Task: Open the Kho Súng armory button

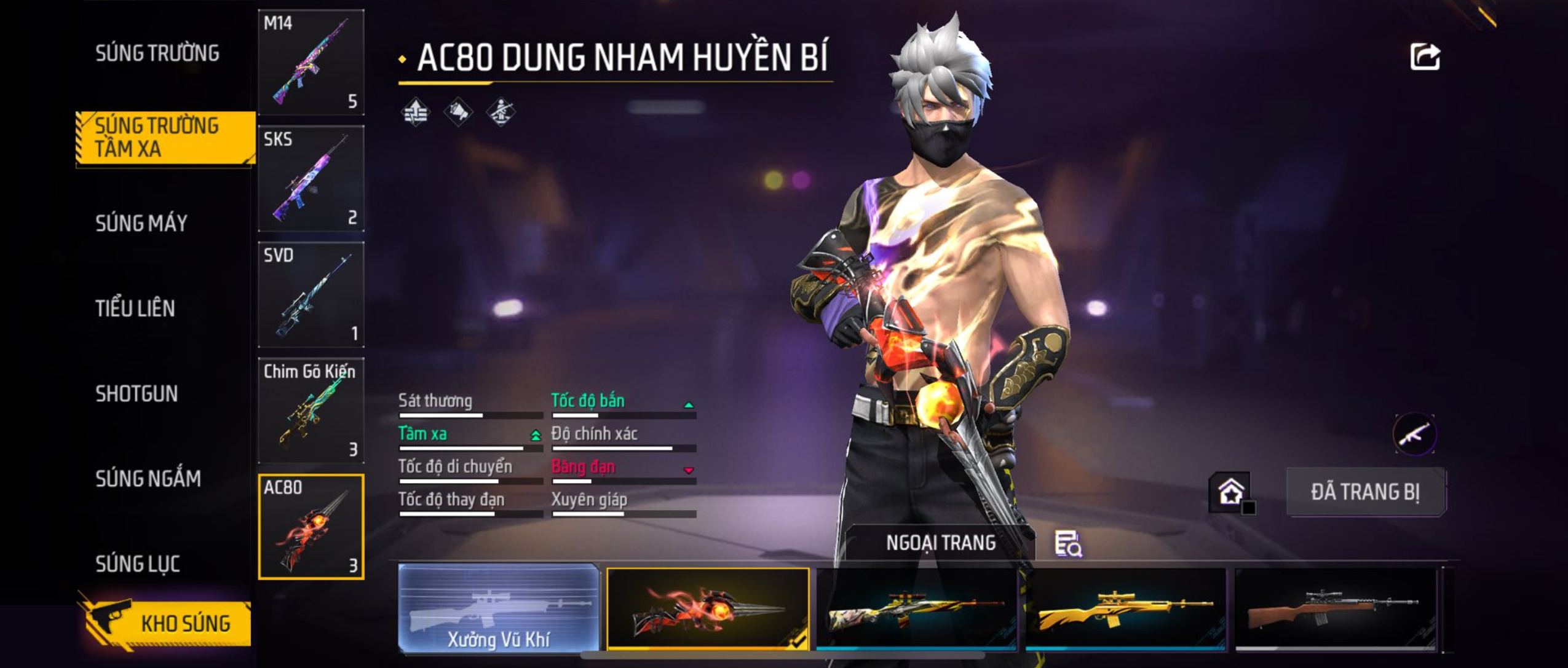Action: 166,623
